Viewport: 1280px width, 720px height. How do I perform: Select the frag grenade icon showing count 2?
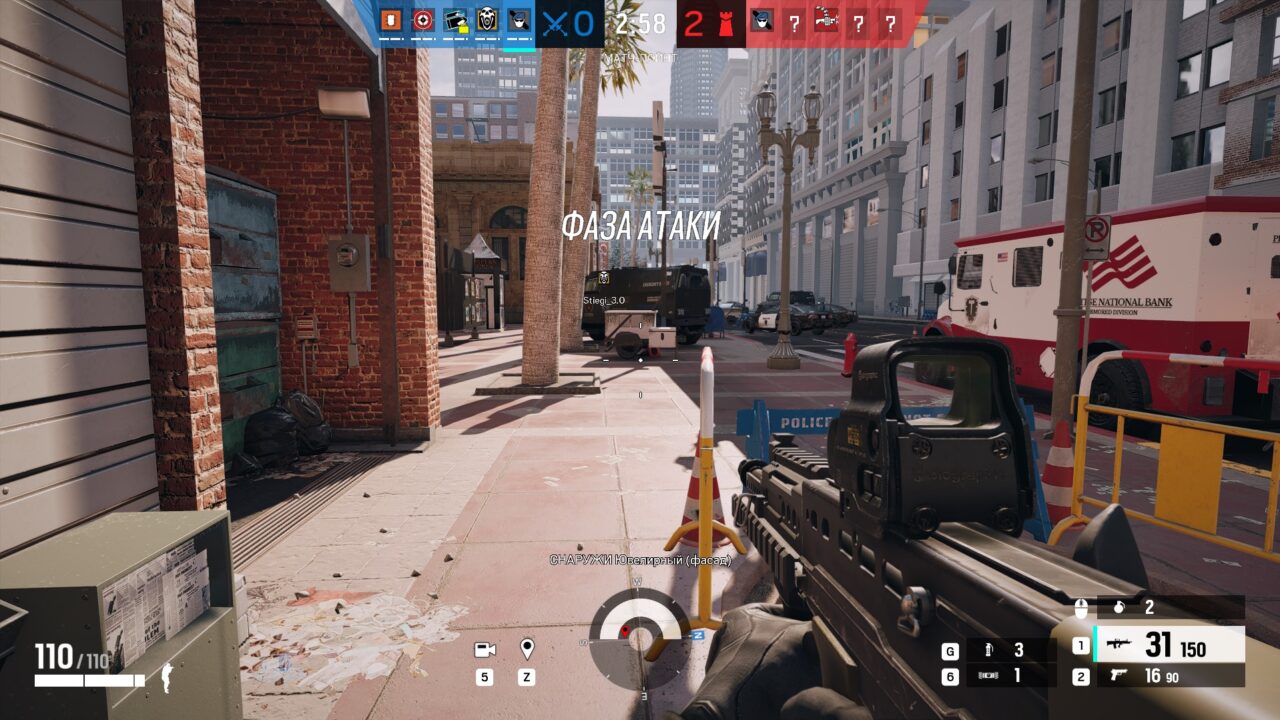[1119, 608]
